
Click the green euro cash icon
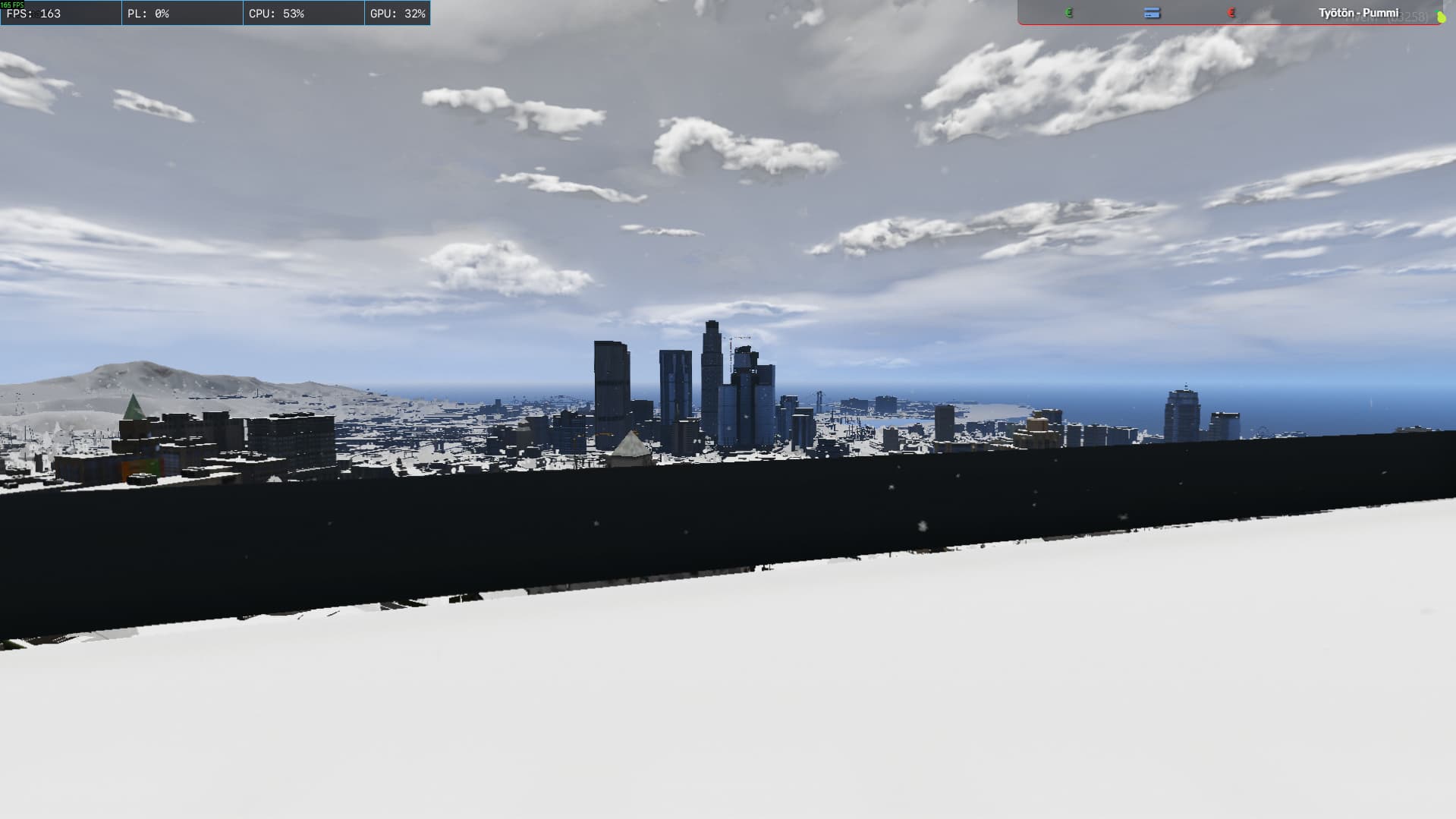(x=1068, y=13)
